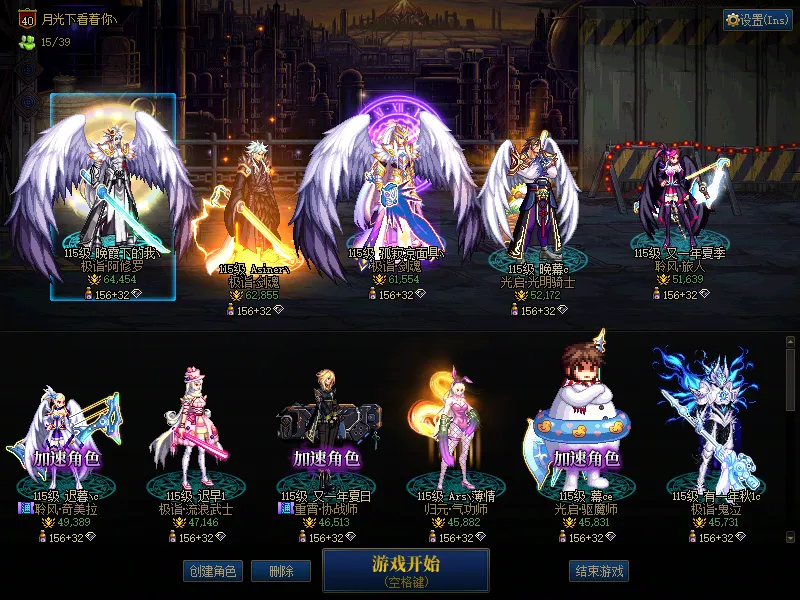800x600 pixels.
Task: Open 设置 settings in top corner
Action: pos(757,20)
